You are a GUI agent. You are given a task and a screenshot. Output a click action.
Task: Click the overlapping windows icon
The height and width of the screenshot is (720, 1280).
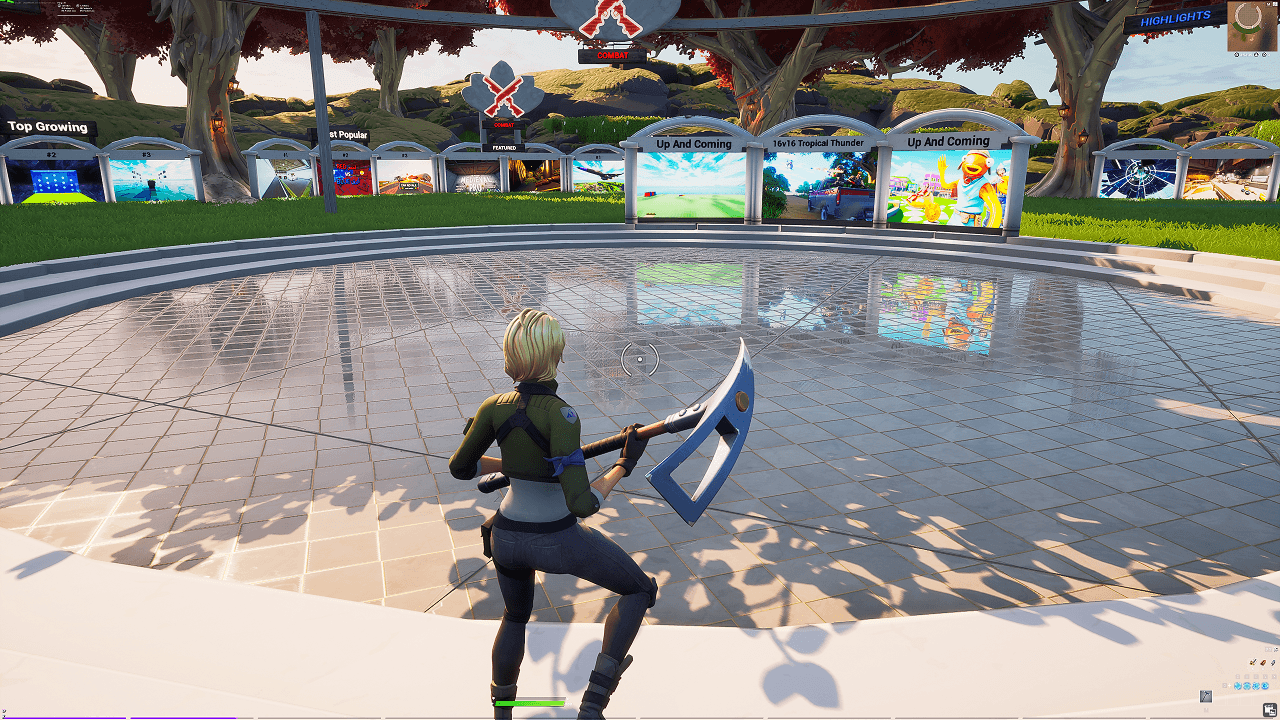(1269, 710)
